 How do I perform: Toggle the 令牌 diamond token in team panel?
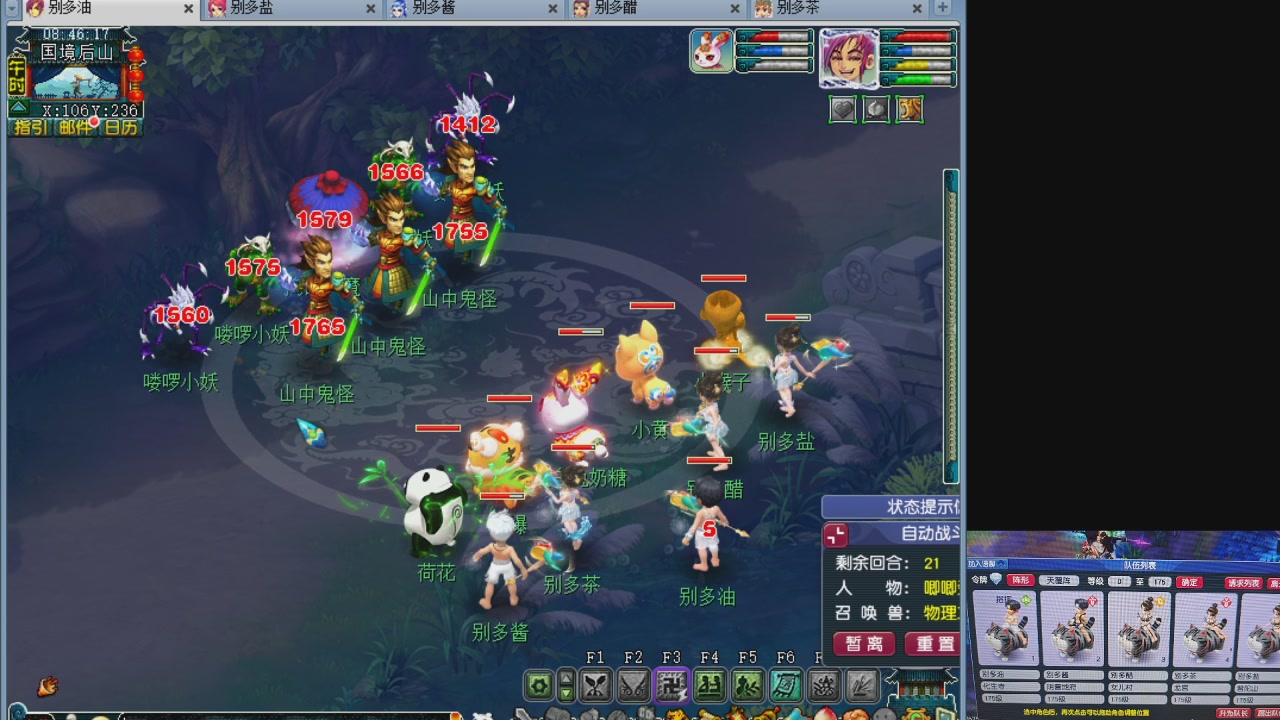[996, 580]
